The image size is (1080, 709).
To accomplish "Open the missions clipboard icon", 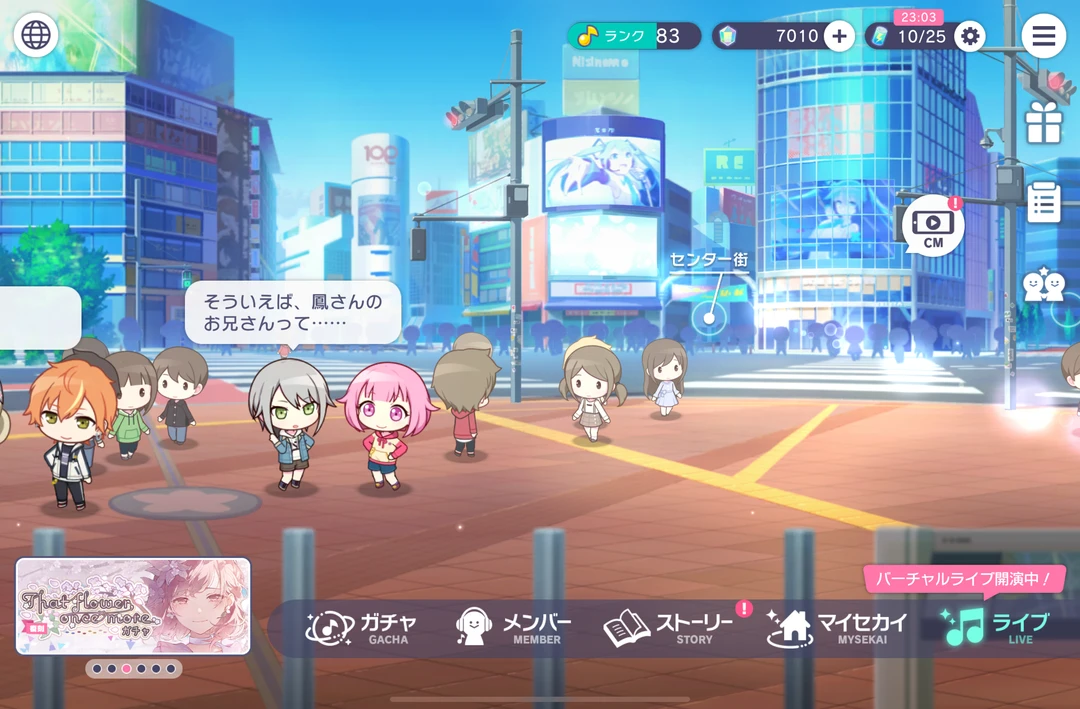I will point(1043,202).
